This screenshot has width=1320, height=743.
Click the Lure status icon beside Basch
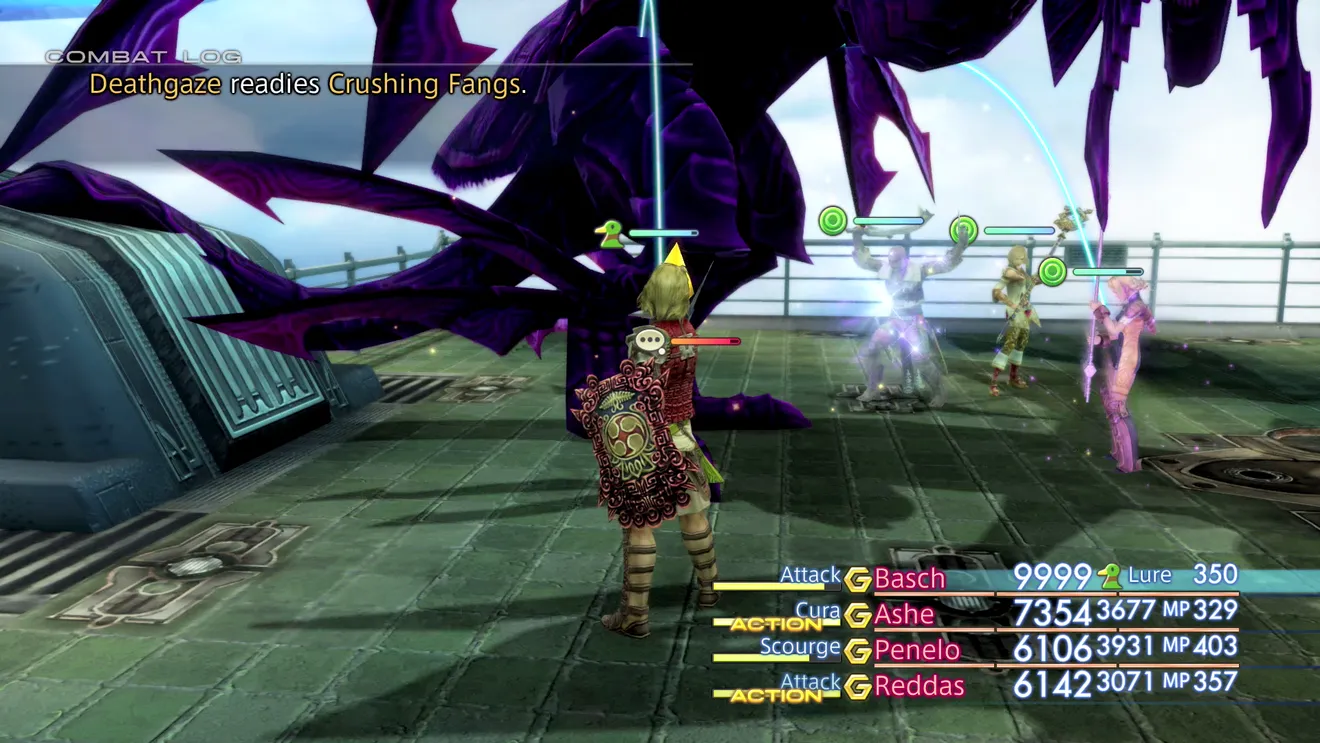1109,575
